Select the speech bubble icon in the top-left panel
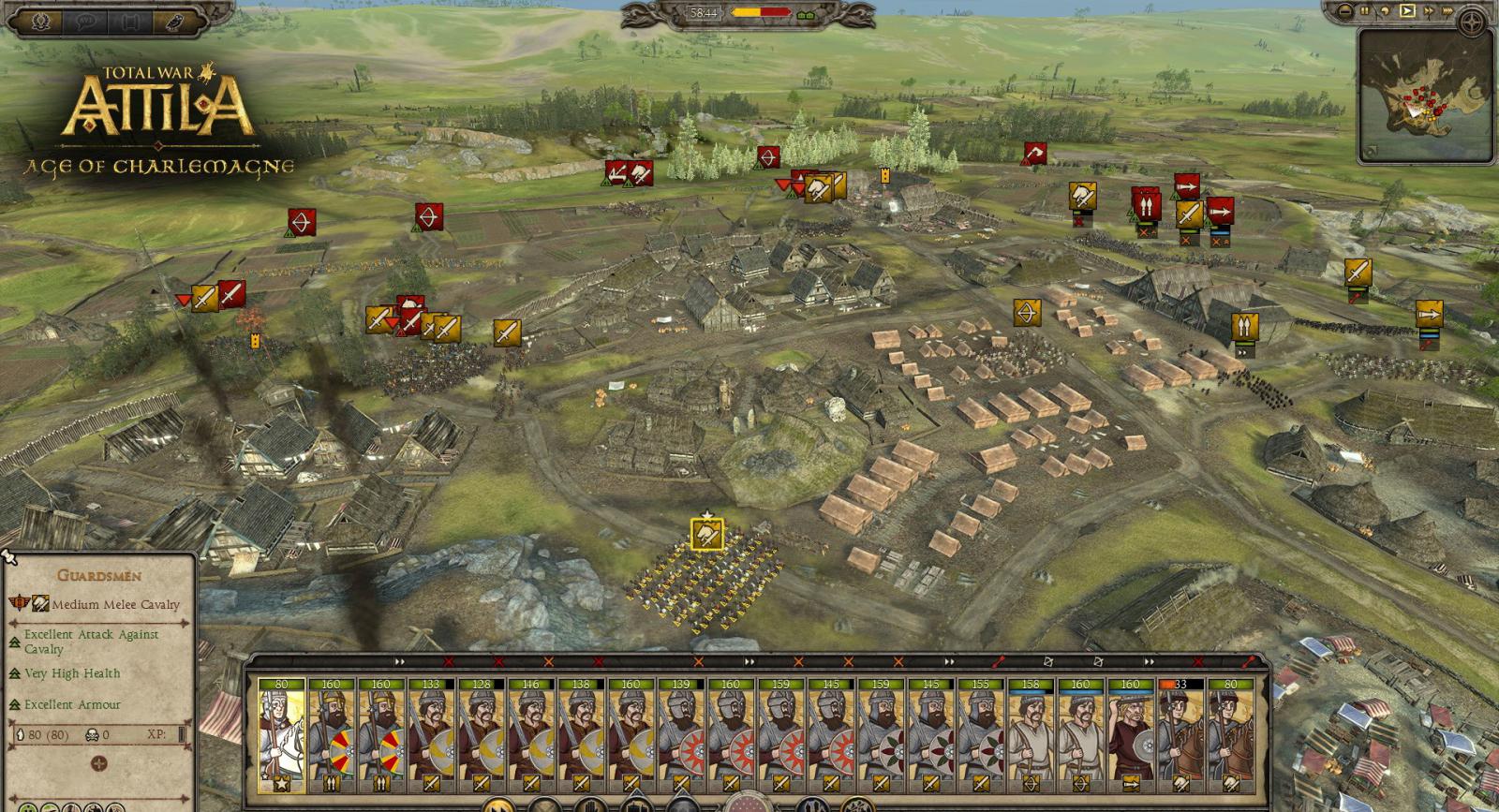Viewport: 1499px width, 812px height. click(85, 21)
